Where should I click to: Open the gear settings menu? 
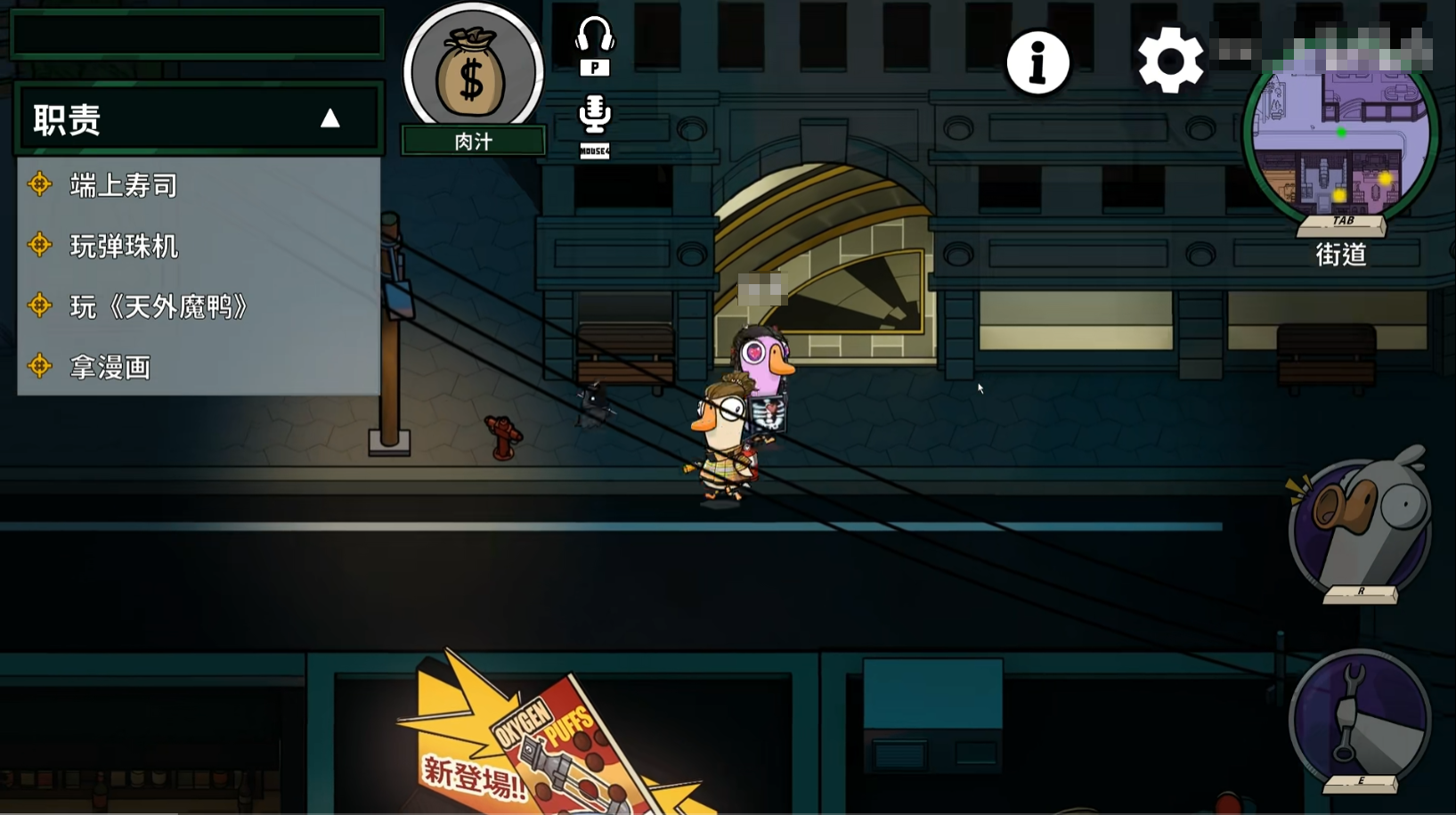[1170, 61]
